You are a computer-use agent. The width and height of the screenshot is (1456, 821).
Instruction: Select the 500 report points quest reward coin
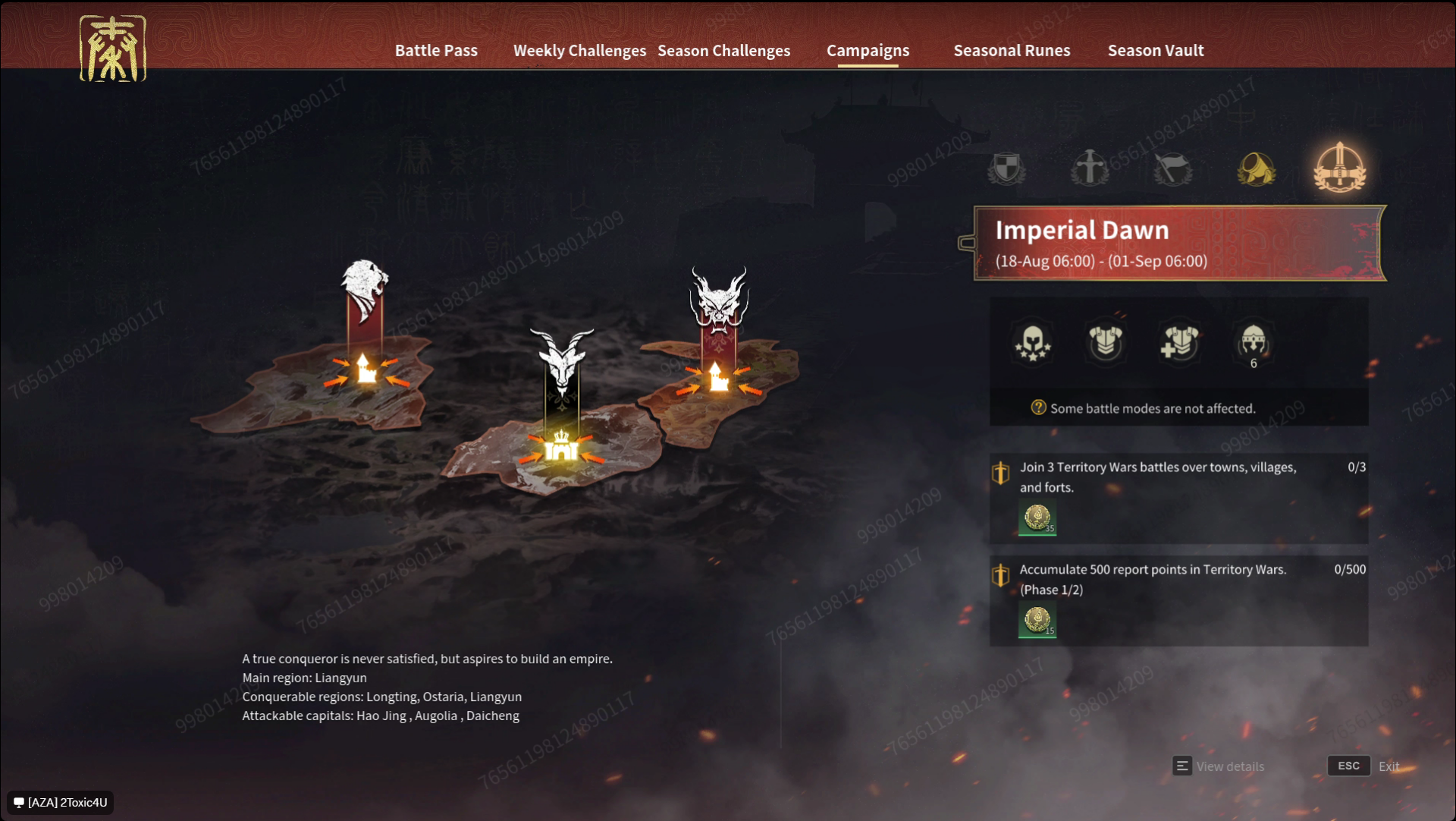click(x=1037, y=621)
